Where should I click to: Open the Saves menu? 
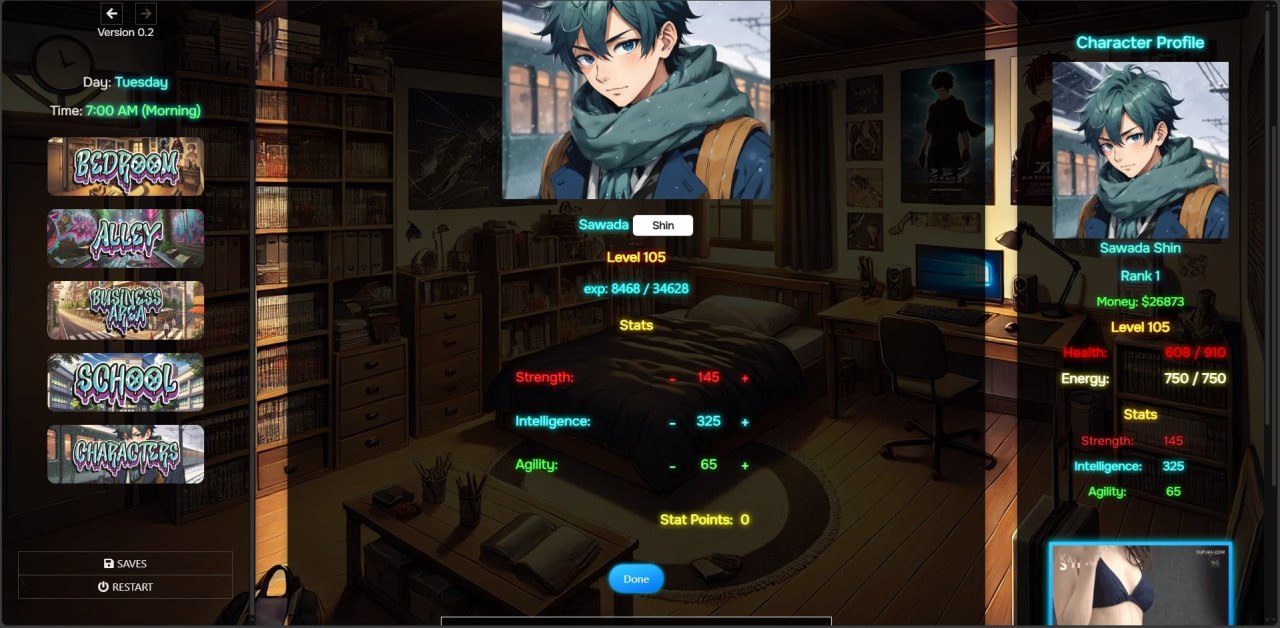pos(125,564)
